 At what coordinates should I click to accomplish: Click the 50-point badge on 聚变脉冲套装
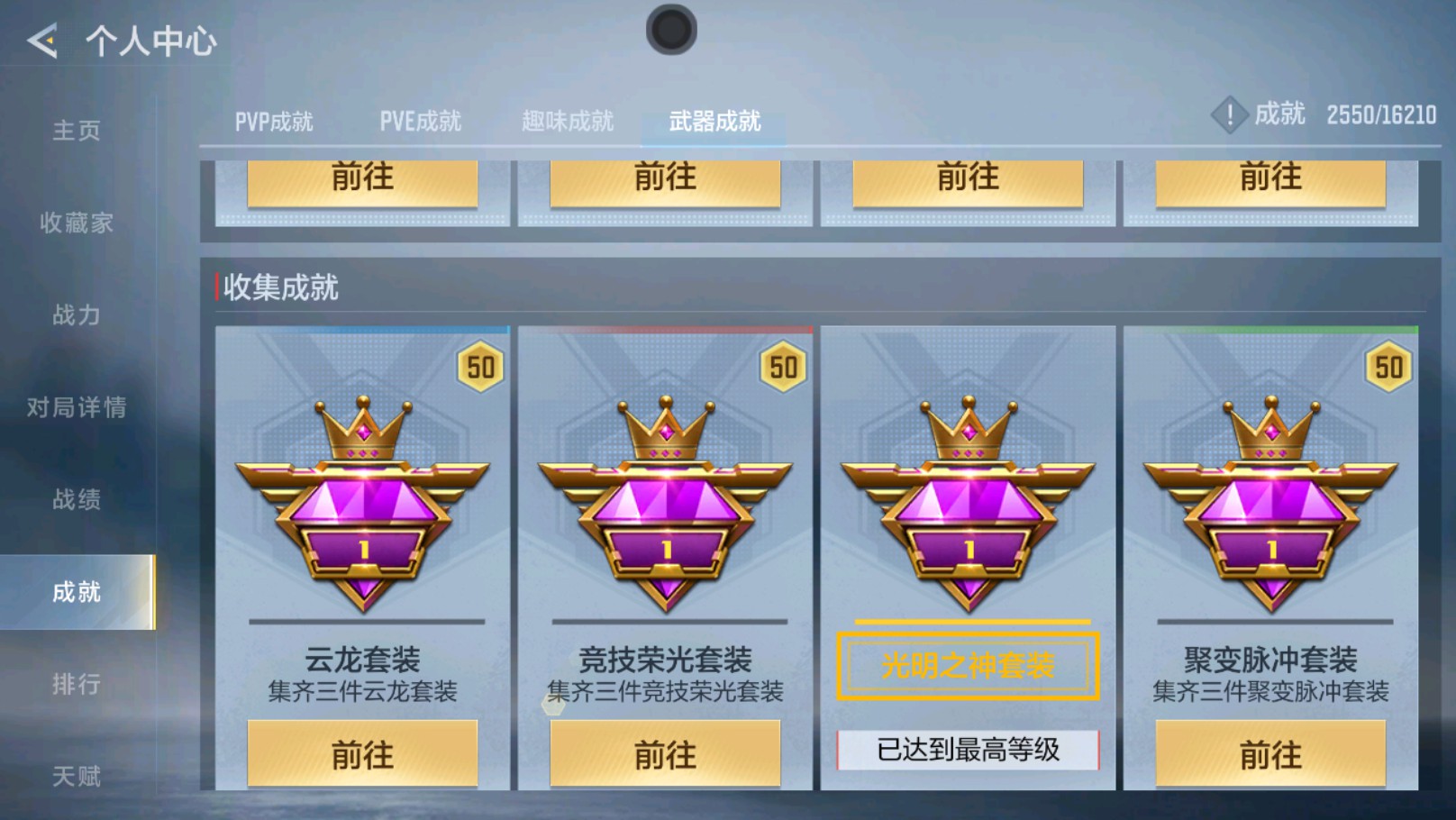tap(1388, 368)
